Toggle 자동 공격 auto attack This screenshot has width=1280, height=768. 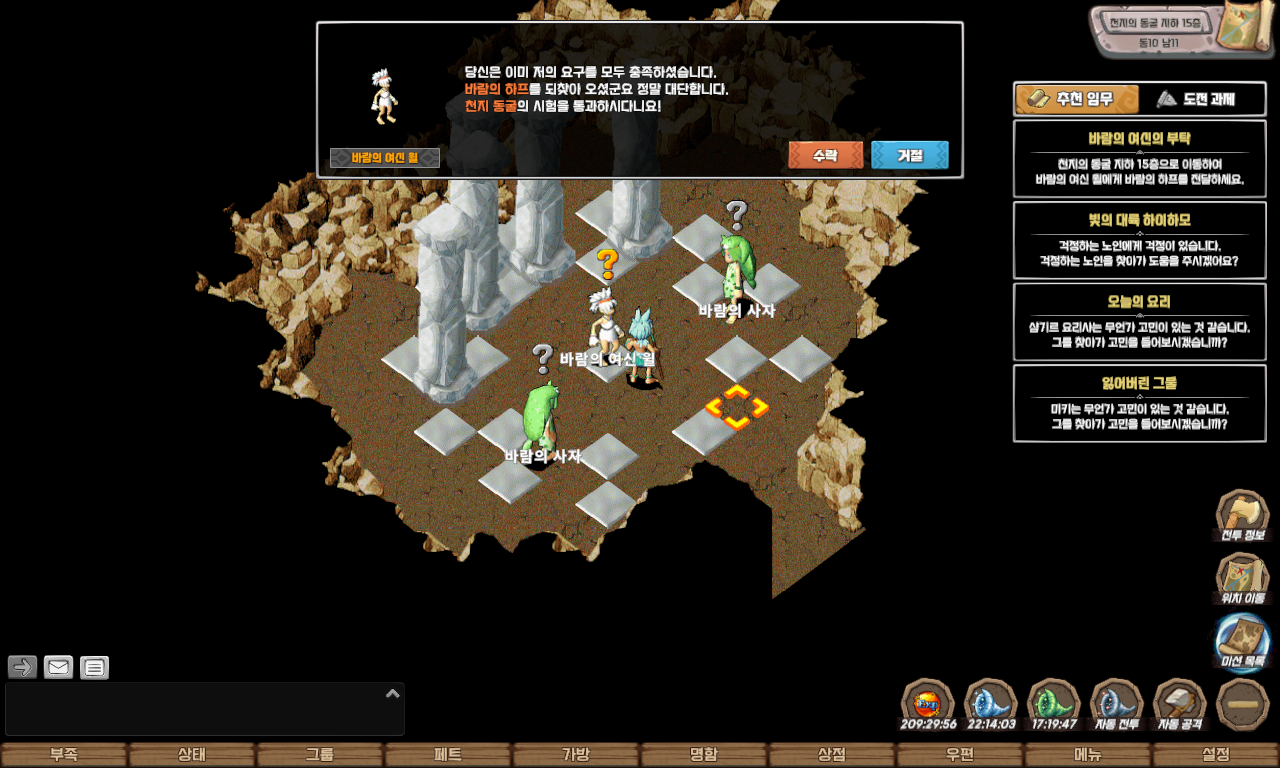tap(1180, 705)
